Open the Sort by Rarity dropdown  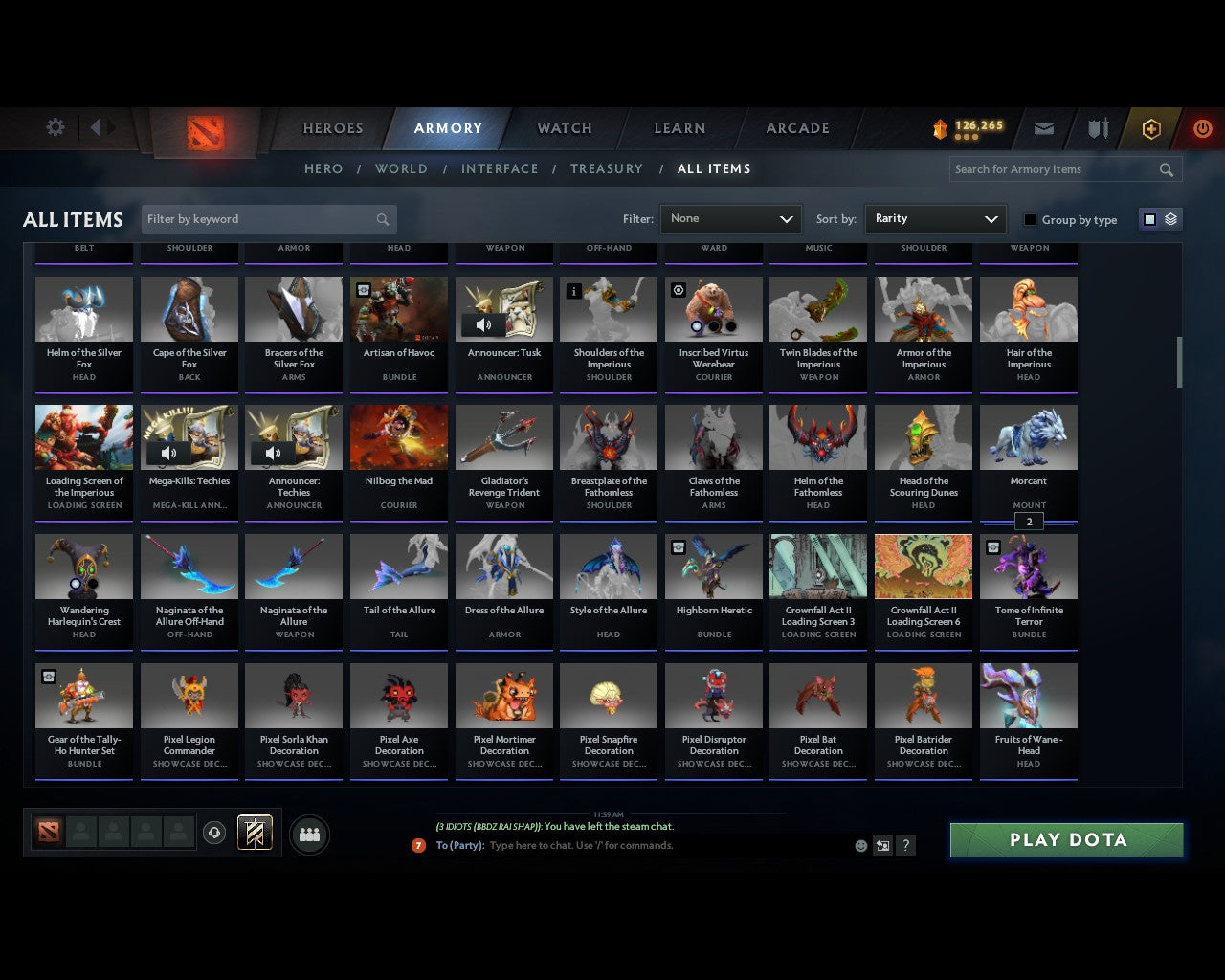click(x=935, y=218)
